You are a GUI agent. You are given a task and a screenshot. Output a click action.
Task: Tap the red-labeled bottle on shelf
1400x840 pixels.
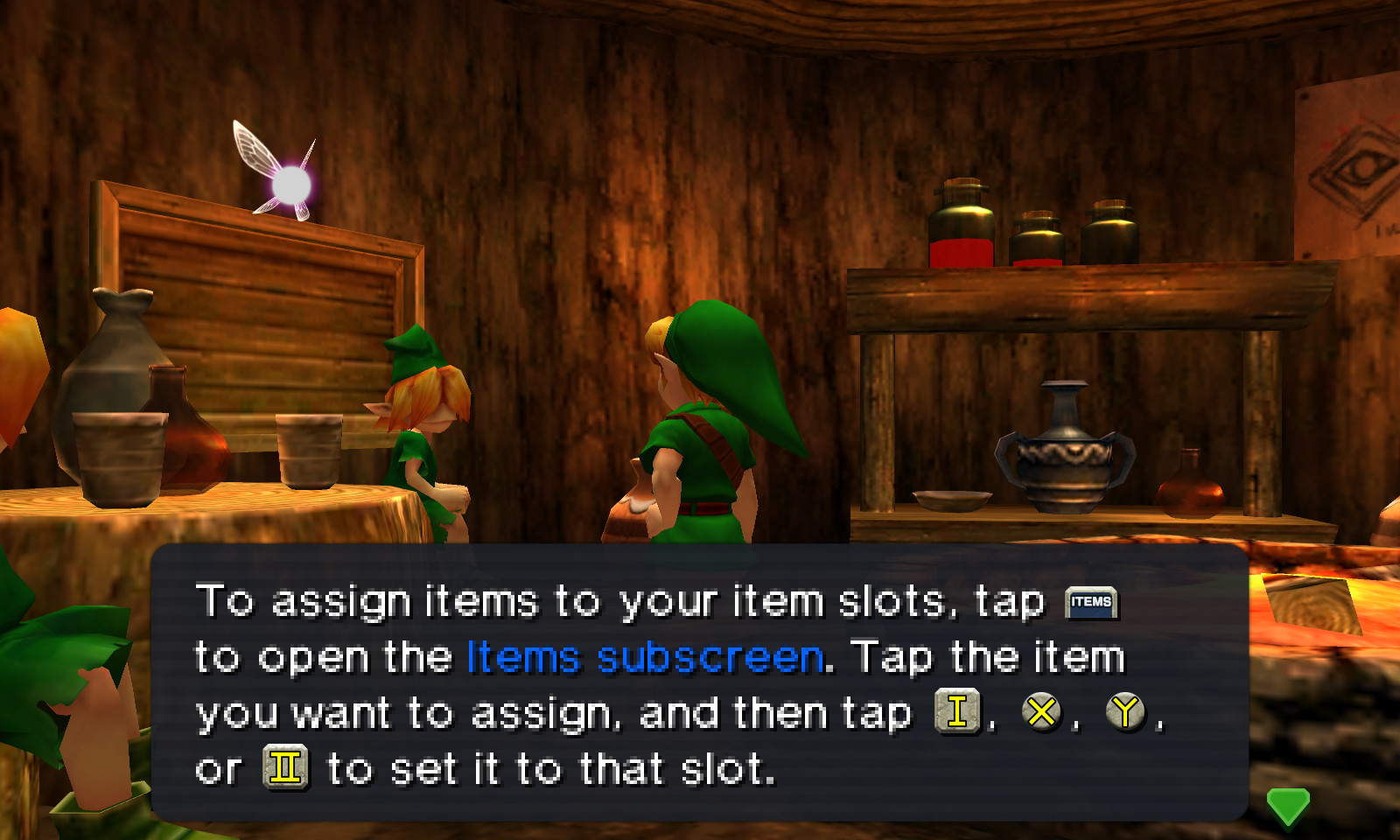(962, 227)
